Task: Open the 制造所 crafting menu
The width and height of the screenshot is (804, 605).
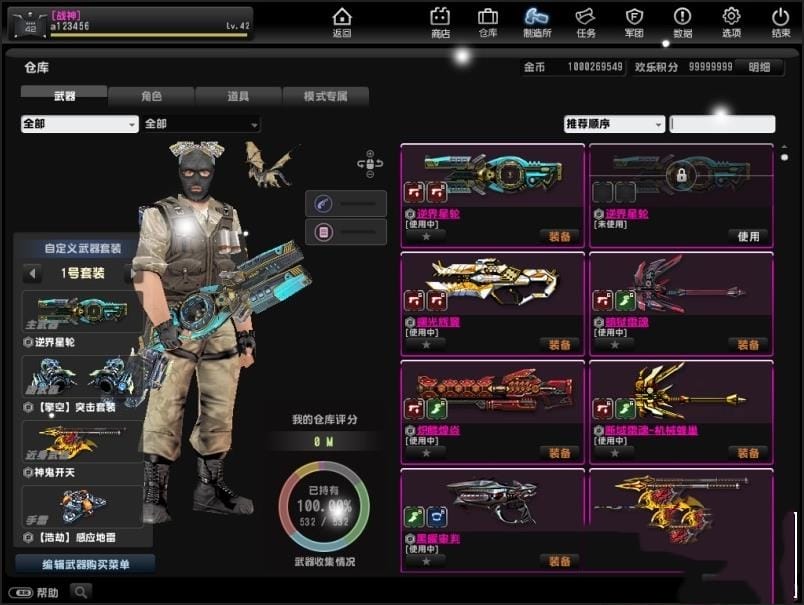Action: click(x=536, y=22)
